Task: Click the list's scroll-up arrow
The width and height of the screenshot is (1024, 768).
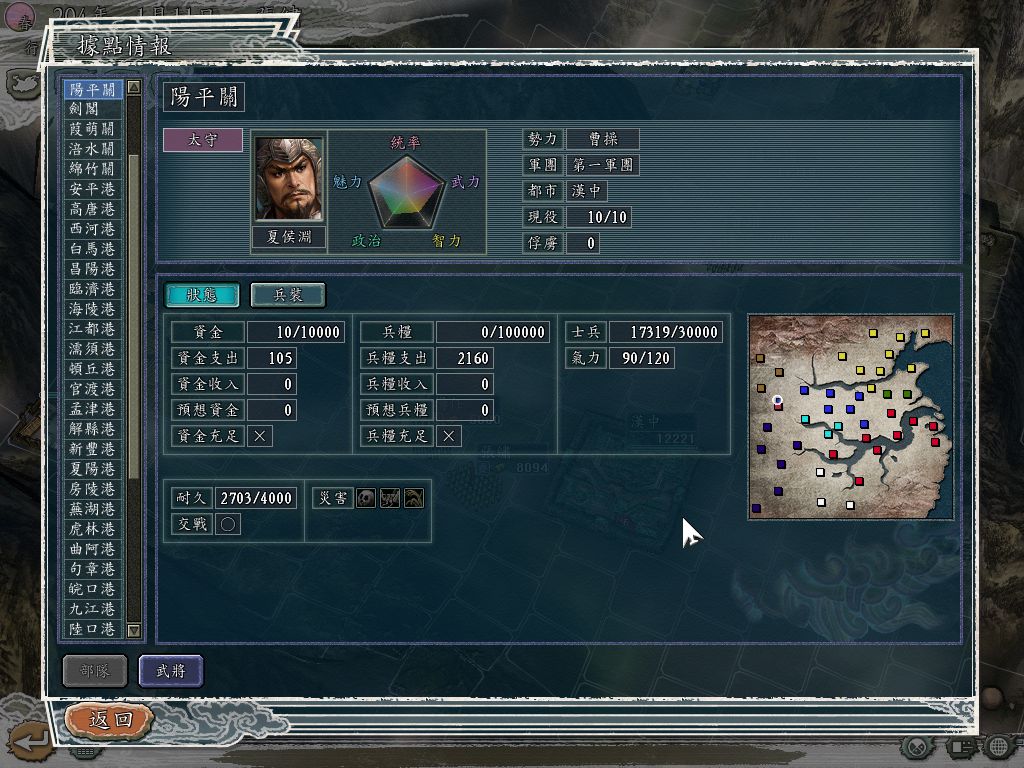Action: click(134, 88)
